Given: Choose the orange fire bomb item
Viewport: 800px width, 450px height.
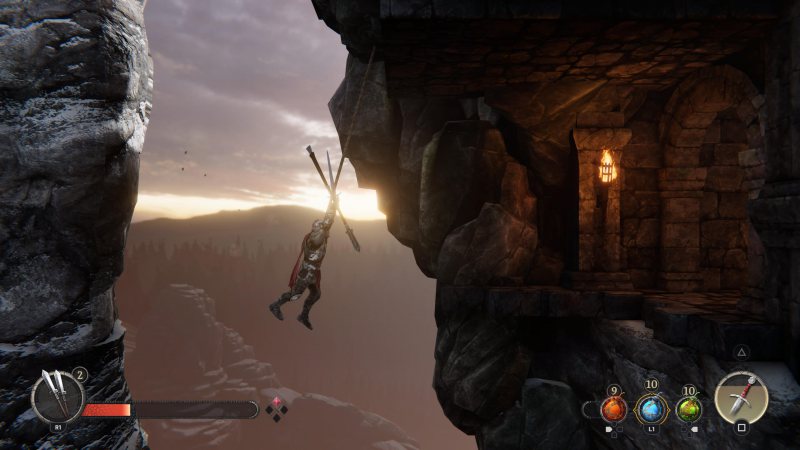Looking at the screenshot, I should (613, 408).
